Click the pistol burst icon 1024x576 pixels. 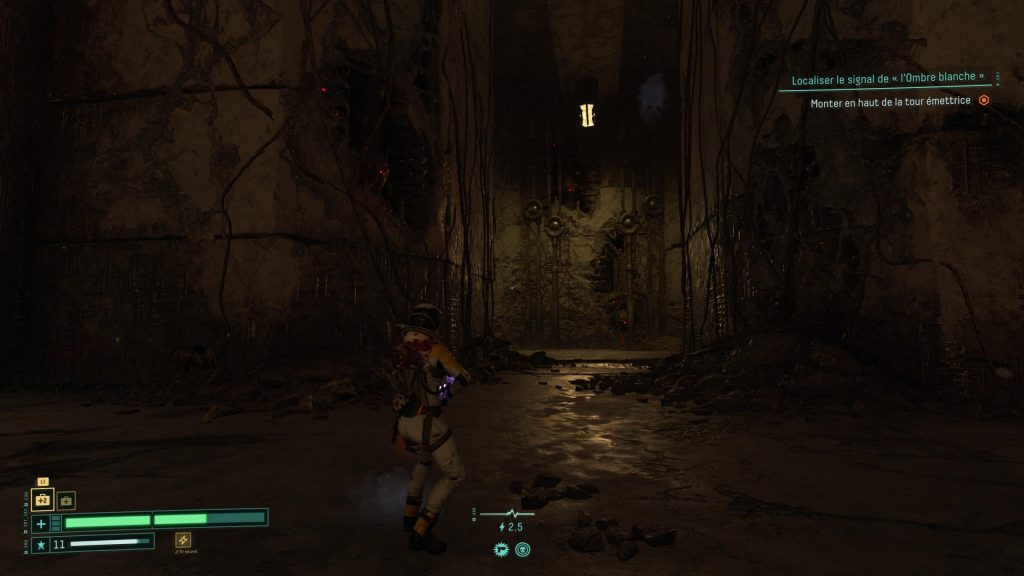tap(501, 548)
